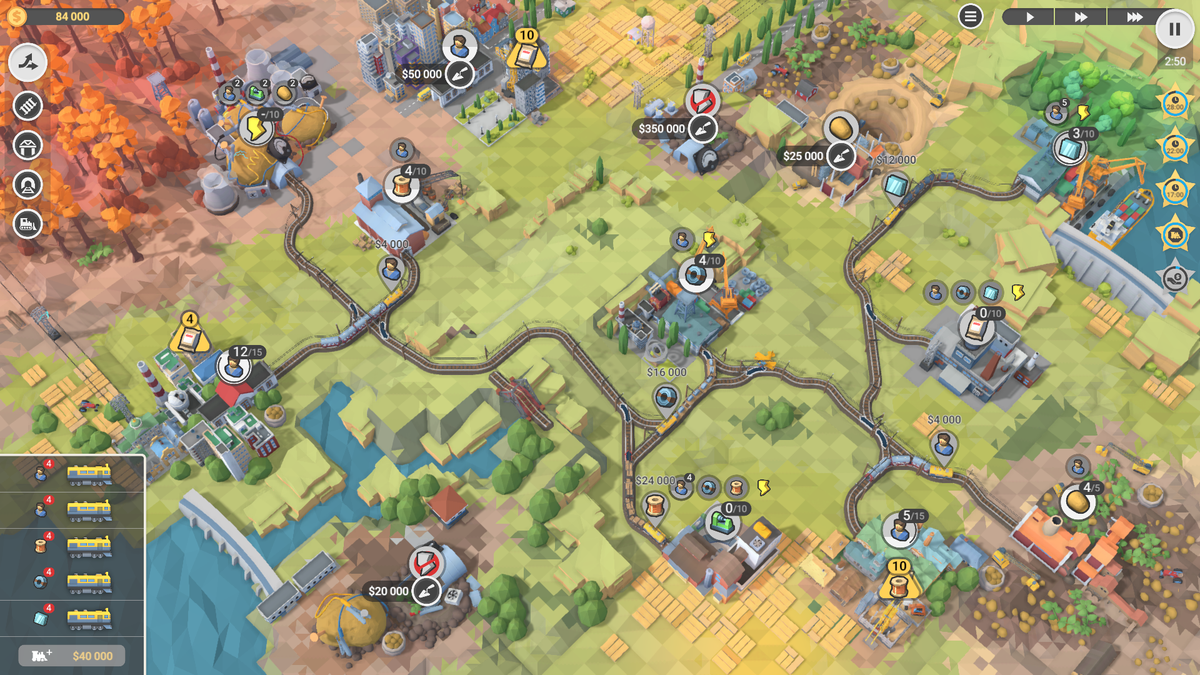Build the $25 000 mine site

click(x=841, y=156)
